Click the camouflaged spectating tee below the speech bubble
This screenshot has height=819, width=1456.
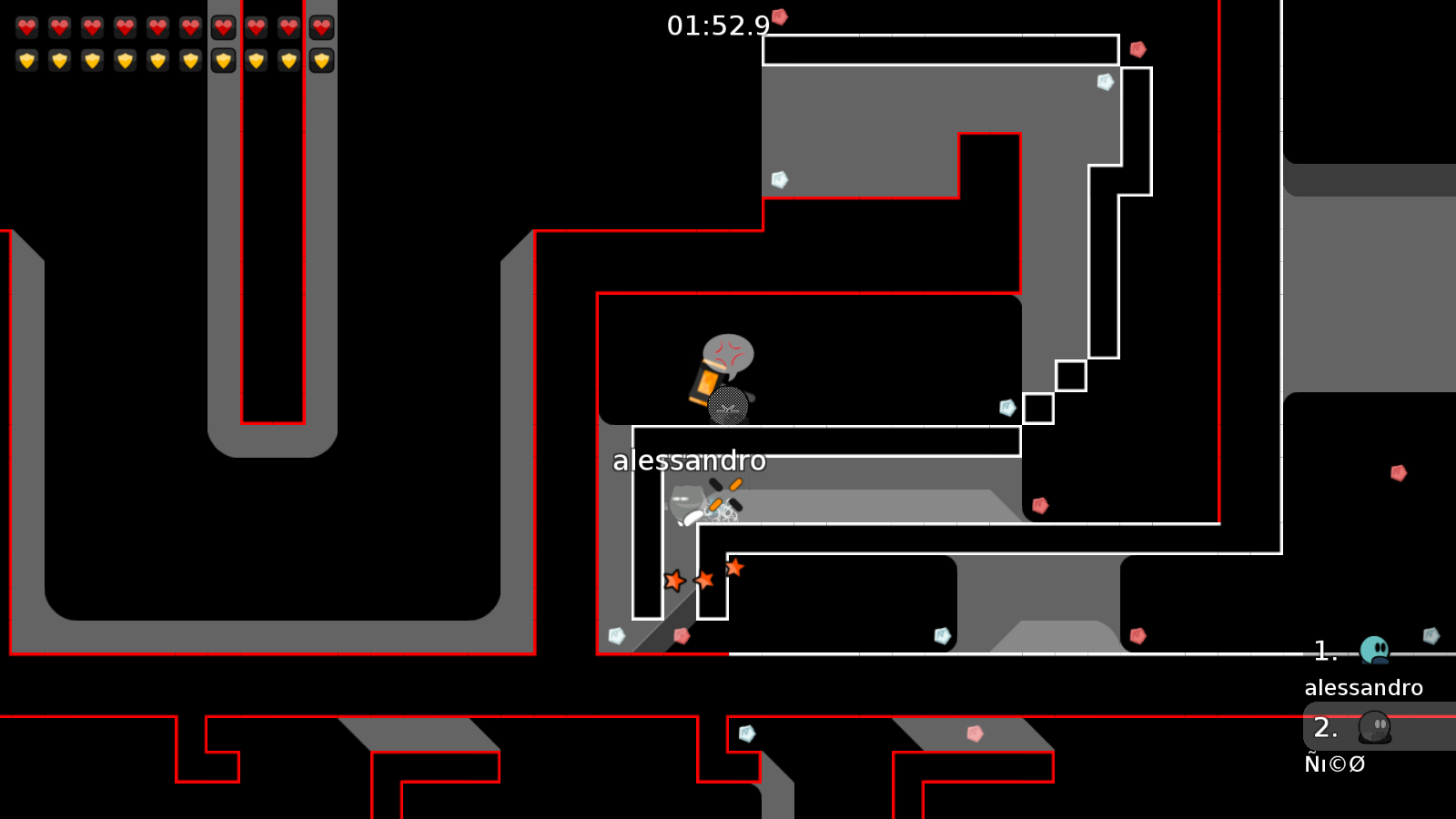click(726, 408)
